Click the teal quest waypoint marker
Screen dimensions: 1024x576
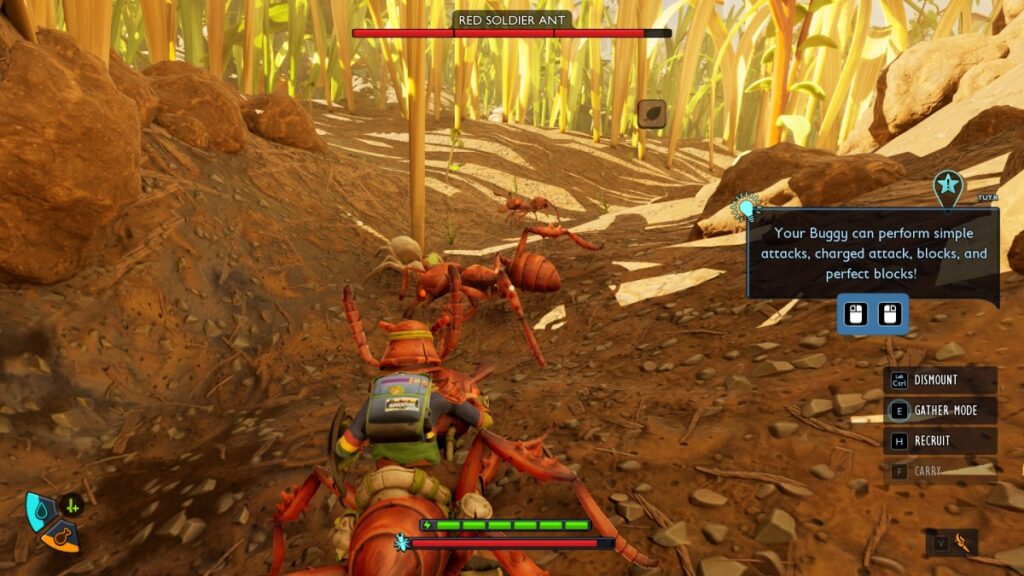tap(947, 187)
